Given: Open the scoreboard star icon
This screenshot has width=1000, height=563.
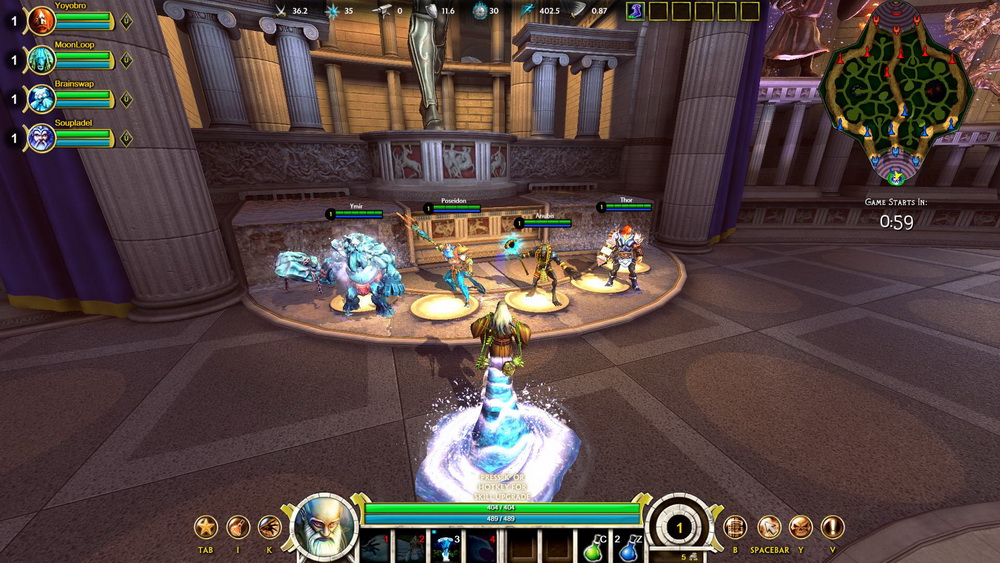Looking at the screenshot, I should coord(206,527).
